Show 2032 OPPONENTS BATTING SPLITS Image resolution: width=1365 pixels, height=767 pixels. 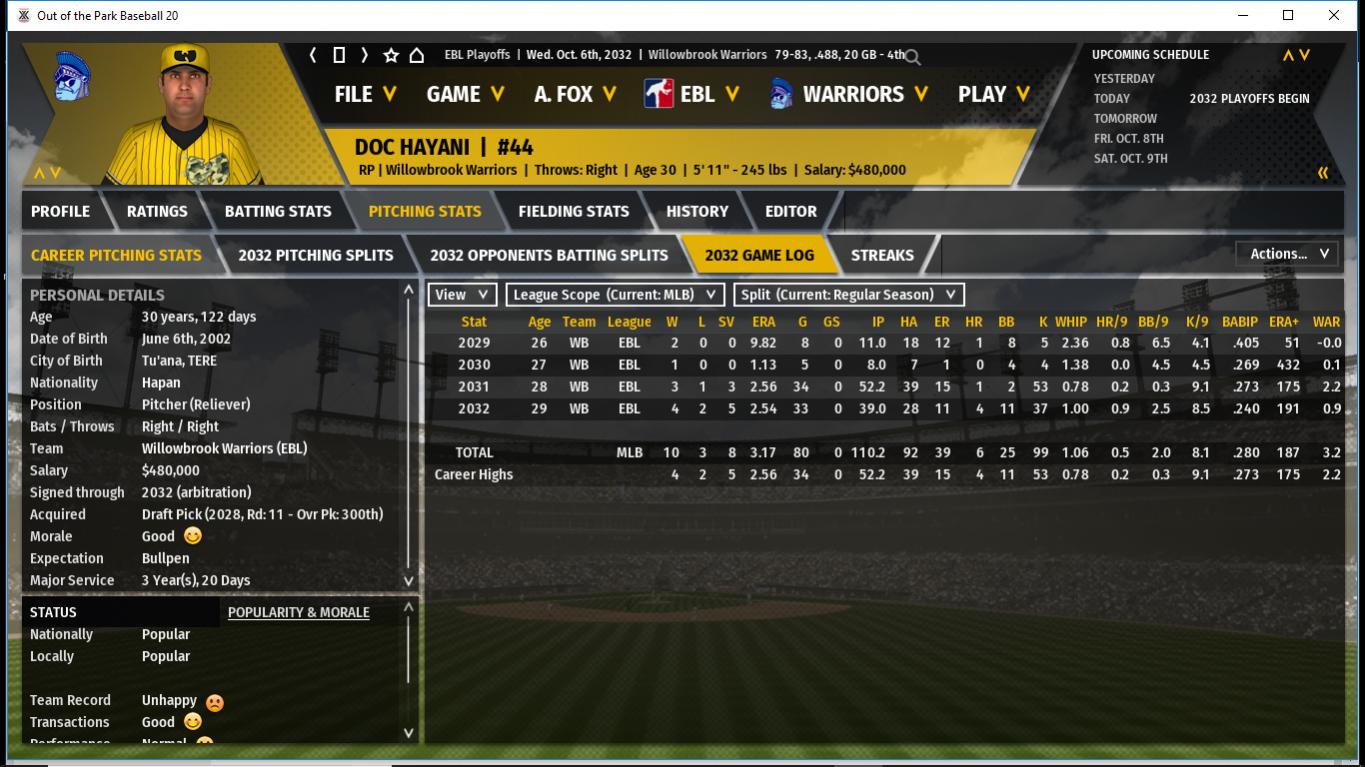click(x=549, y=255)
